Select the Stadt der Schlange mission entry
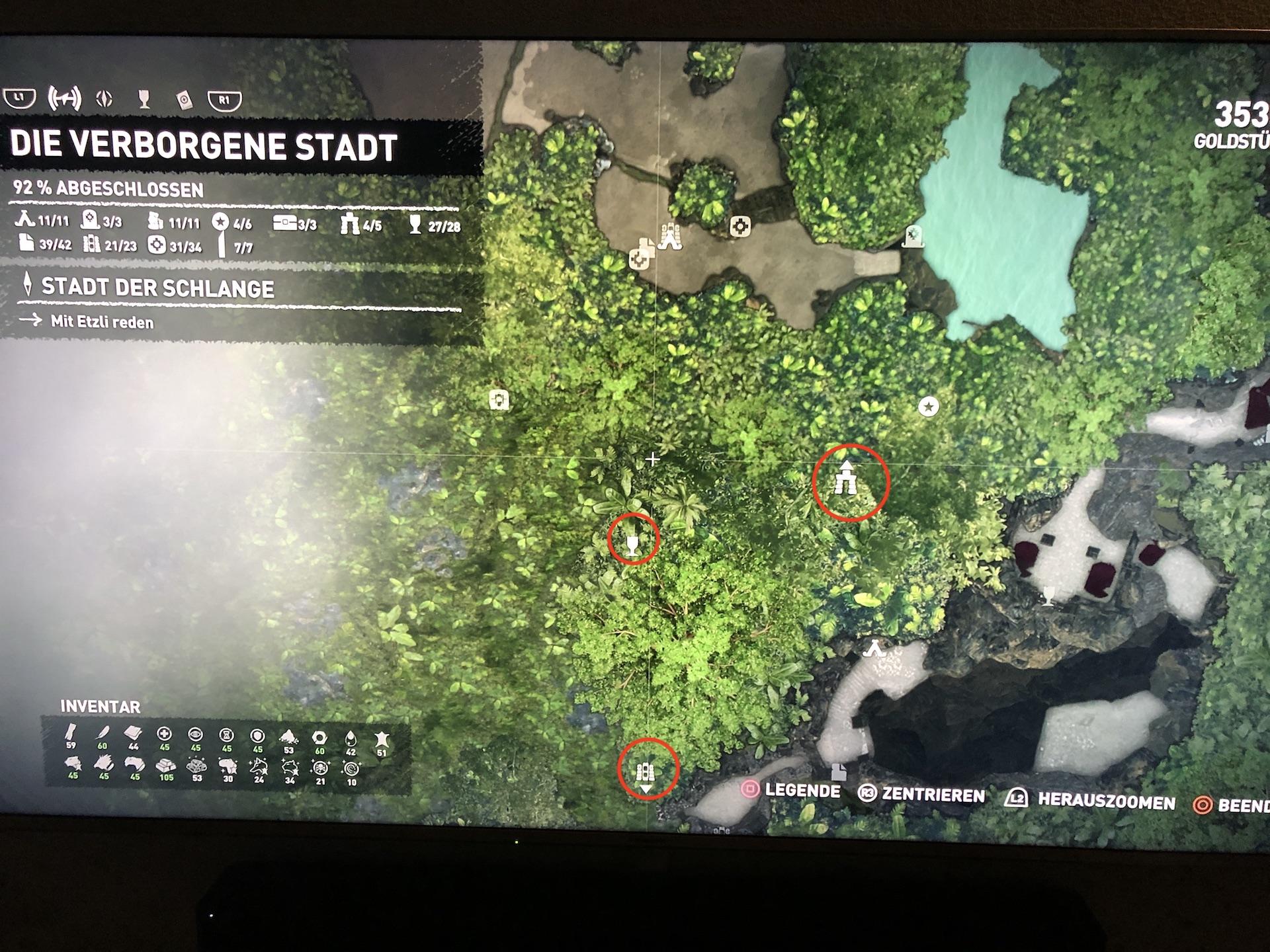1270x952 pixels. pos(157,288)
